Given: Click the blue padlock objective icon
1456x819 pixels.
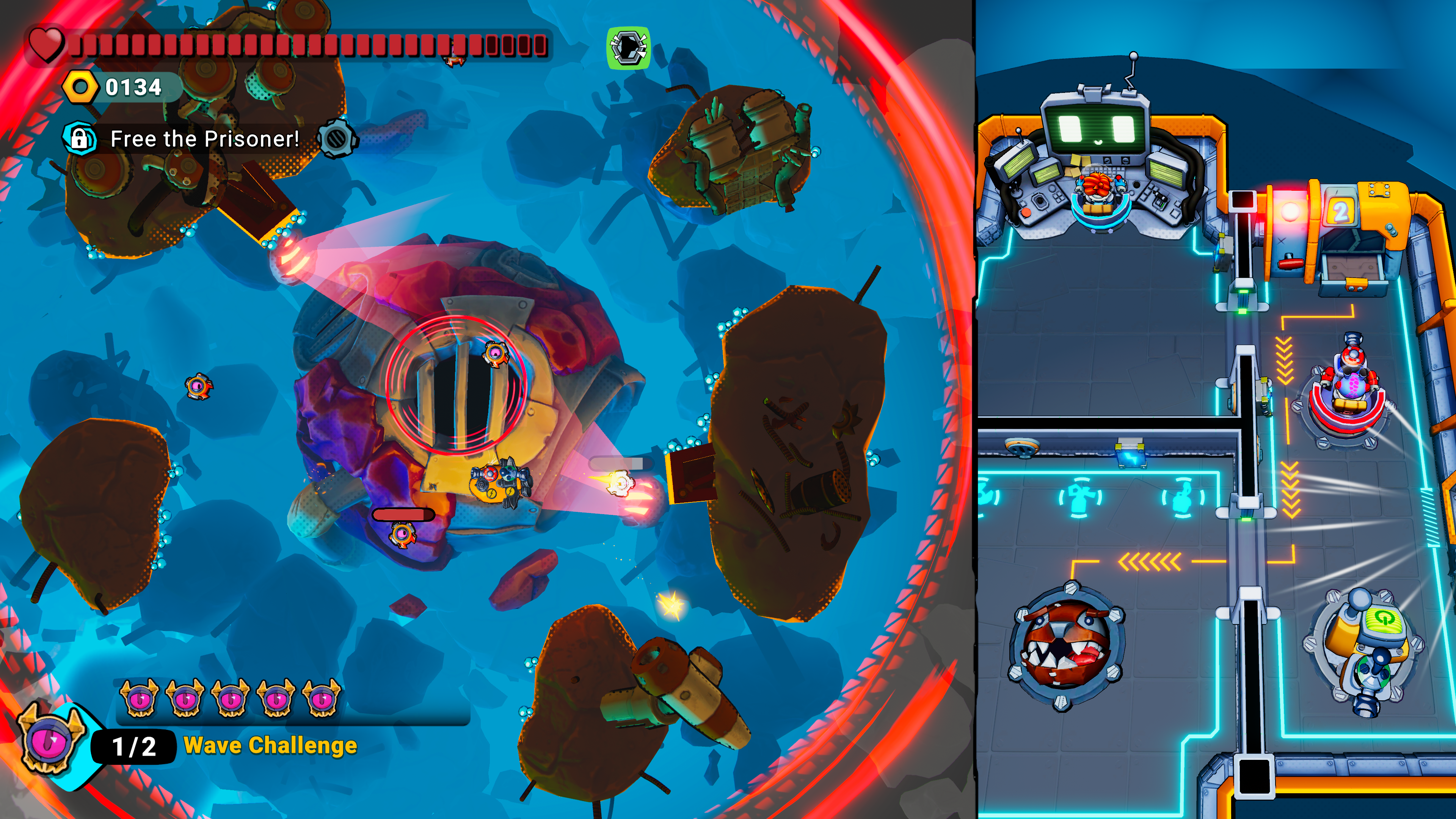Looking at the screenshot, I should 79,138.
